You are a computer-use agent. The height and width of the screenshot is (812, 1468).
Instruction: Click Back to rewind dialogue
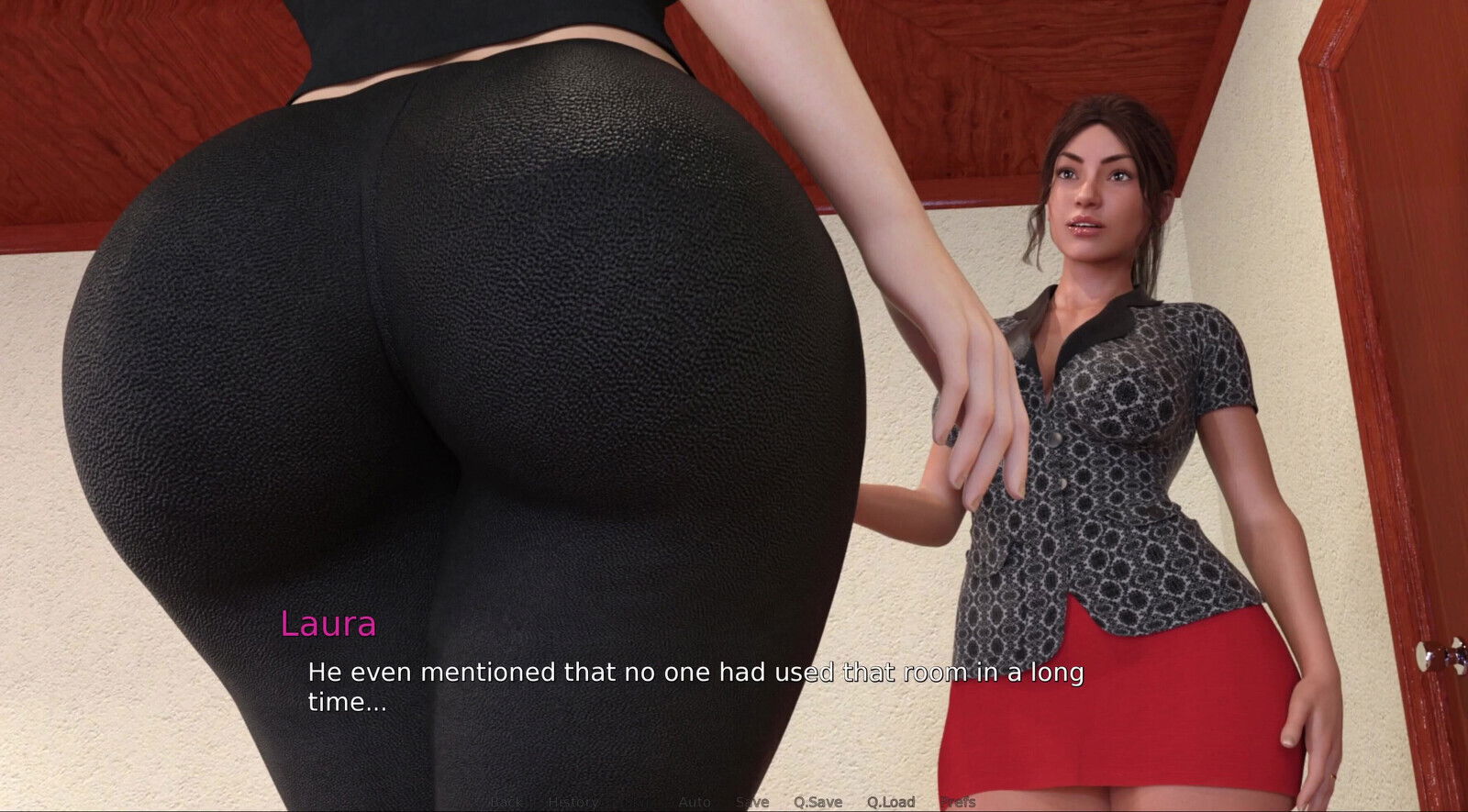coord(506,800)
